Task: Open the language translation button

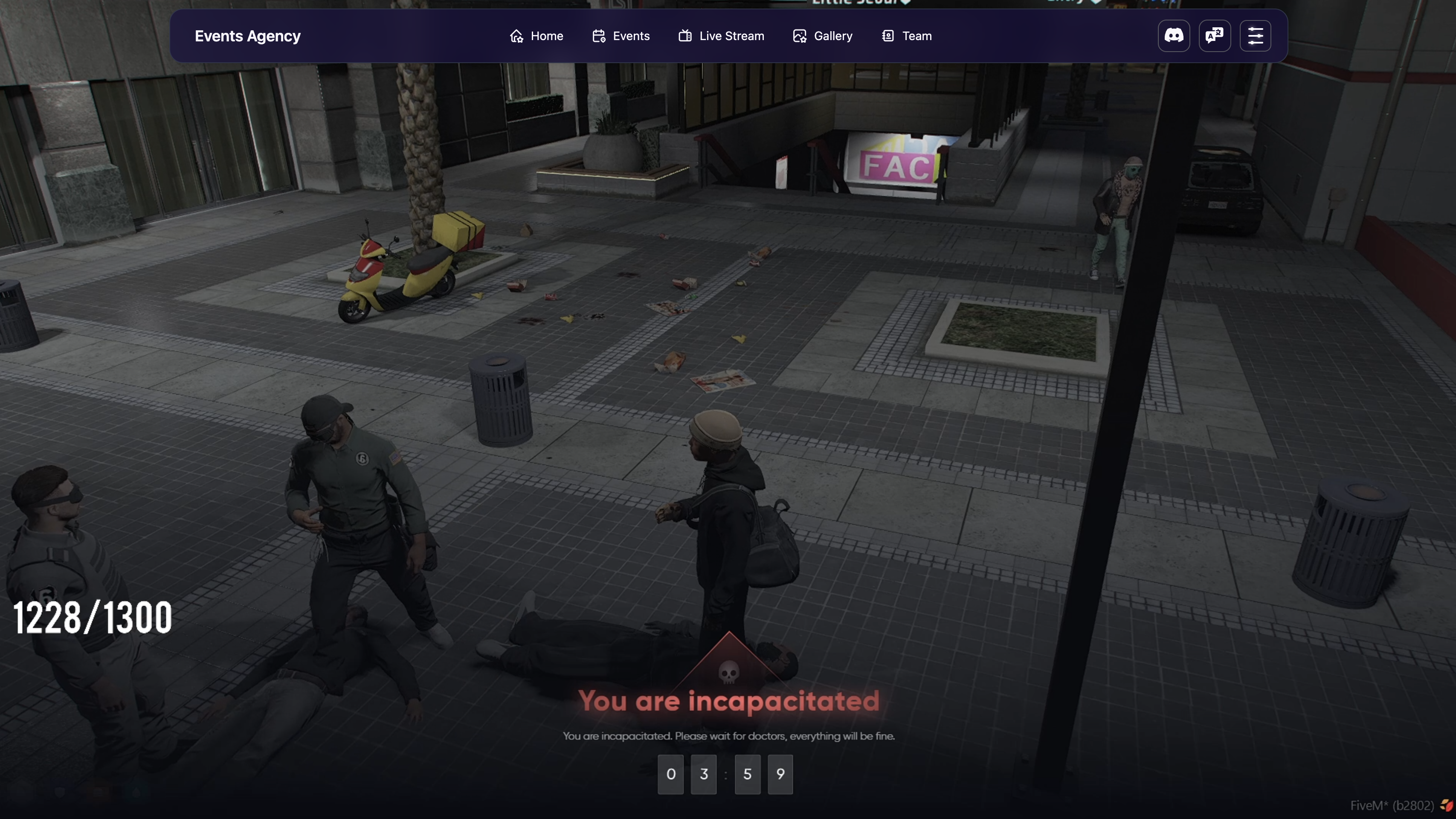Action: pyautogui.click(x=1215, y=36)
